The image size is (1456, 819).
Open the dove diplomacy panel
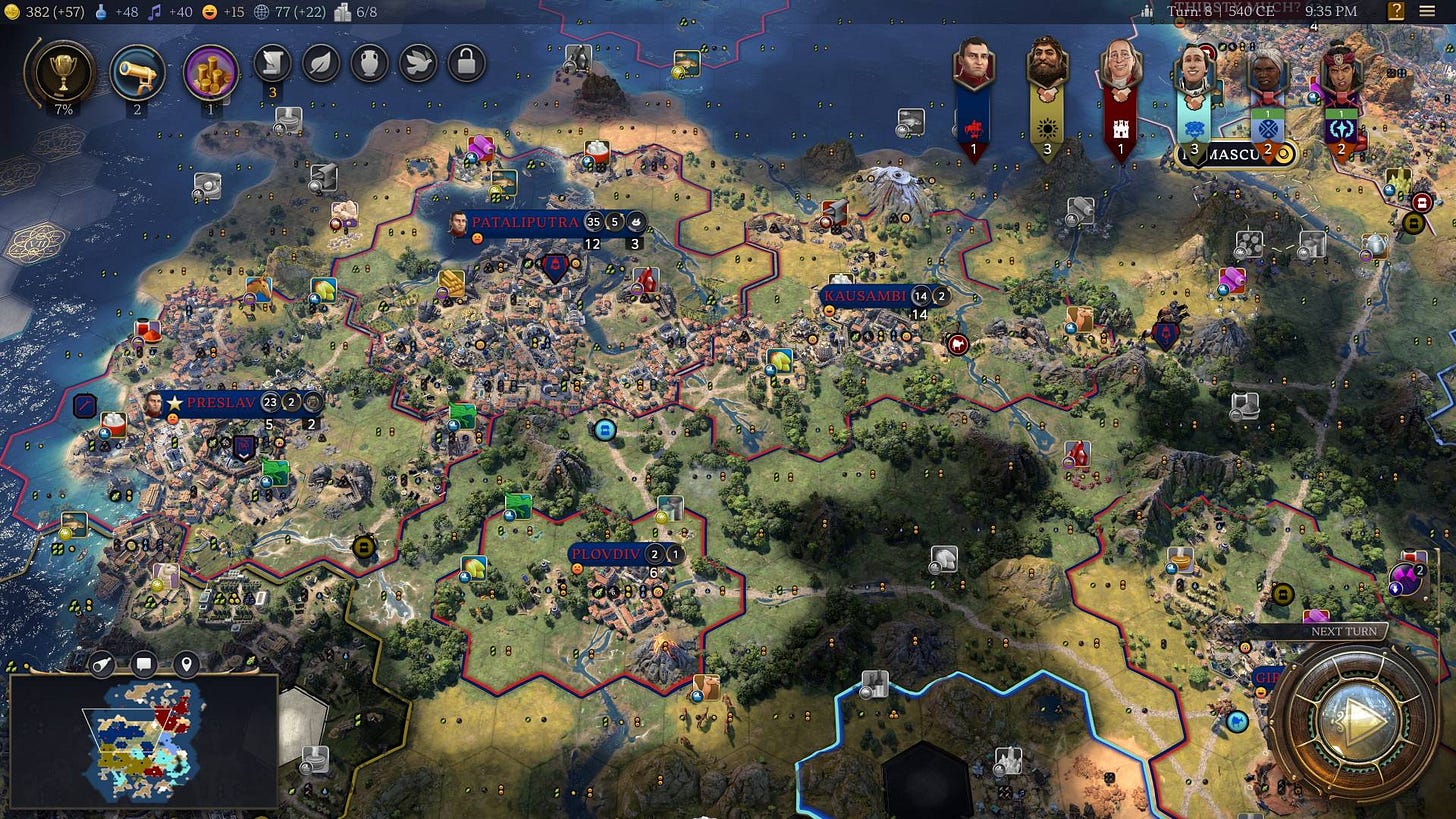[416, 63]
